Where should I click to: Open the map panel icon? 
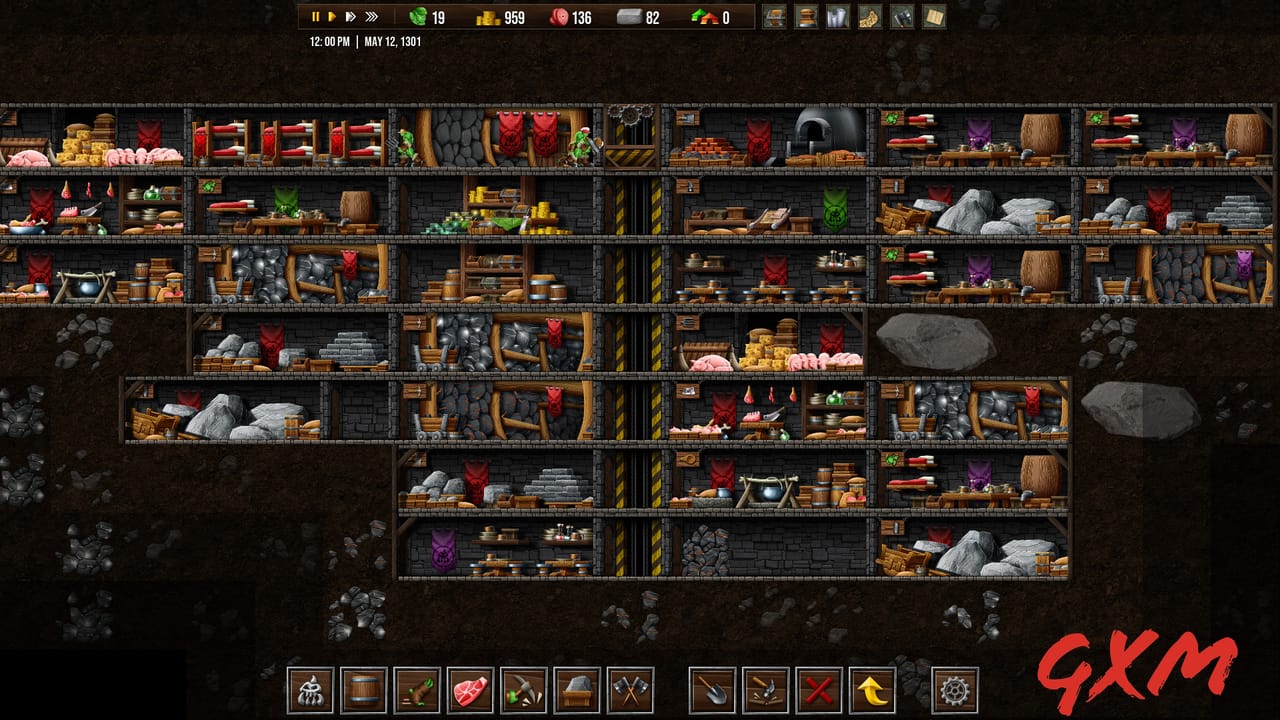click(x=868, y=17)
